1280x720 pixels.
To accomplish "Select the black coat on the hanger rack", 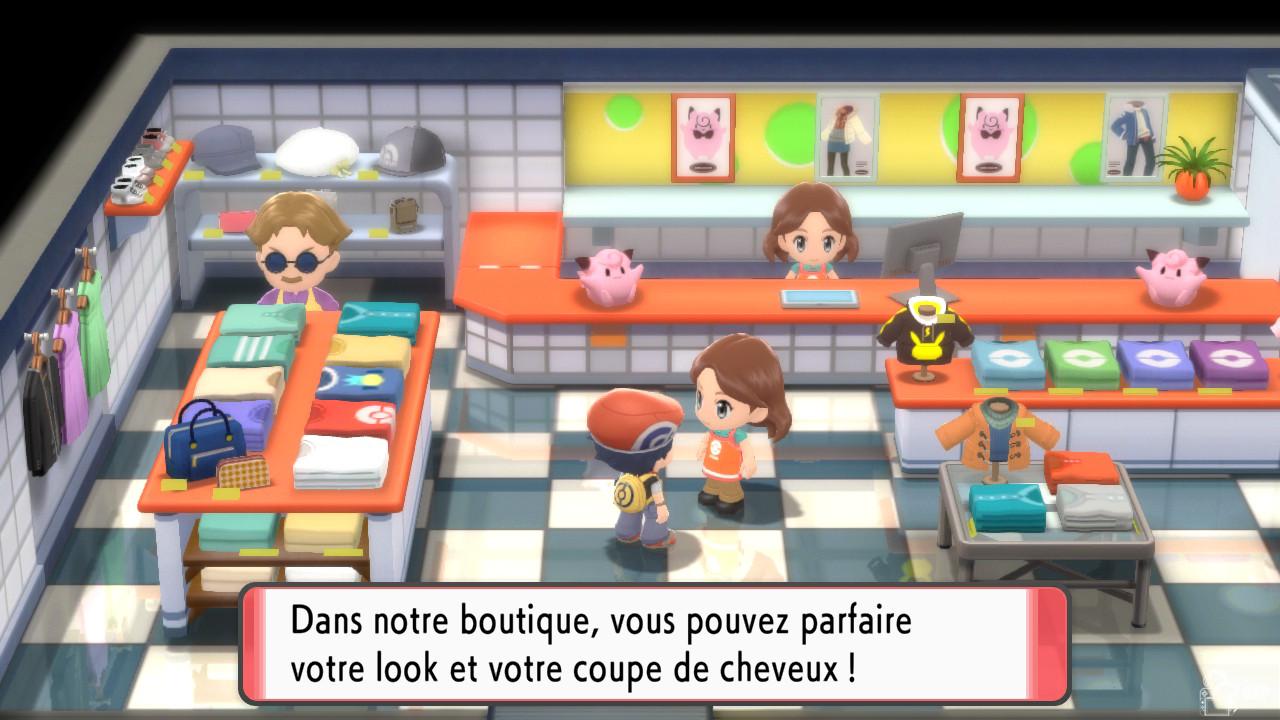I will 42,420.
